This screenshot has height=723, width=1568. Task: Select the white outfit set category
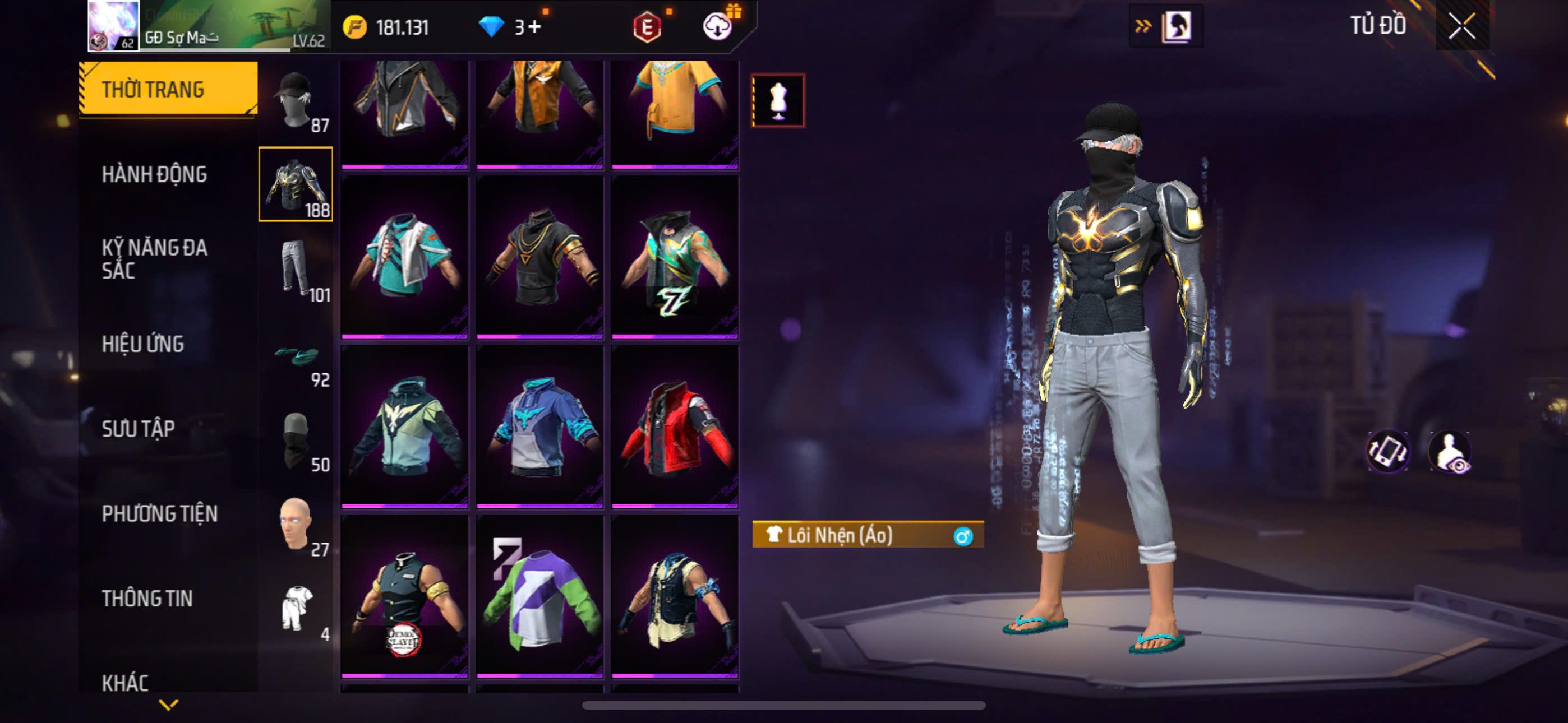296,610
